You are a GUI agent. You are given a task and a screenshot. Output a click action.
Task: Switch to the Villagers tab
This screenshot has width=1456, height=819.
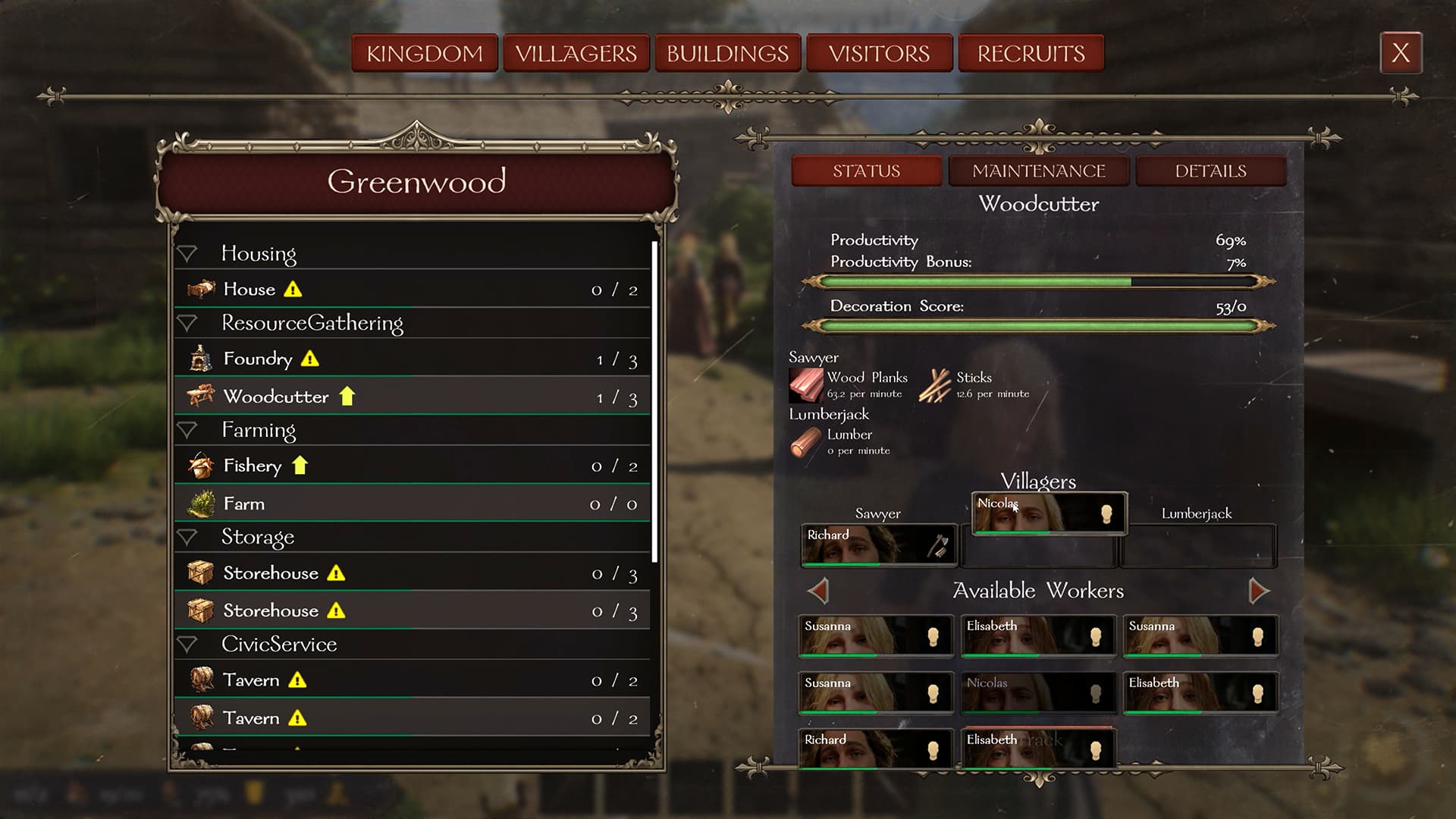click(x=576, y=54)
